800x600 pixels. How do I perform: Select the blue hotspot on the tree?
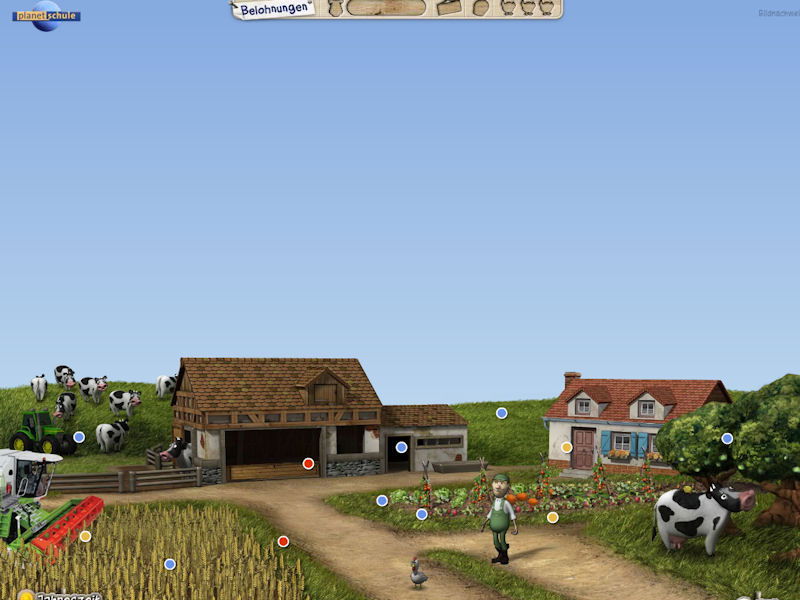pyautogui.click(x=727, y=438)
